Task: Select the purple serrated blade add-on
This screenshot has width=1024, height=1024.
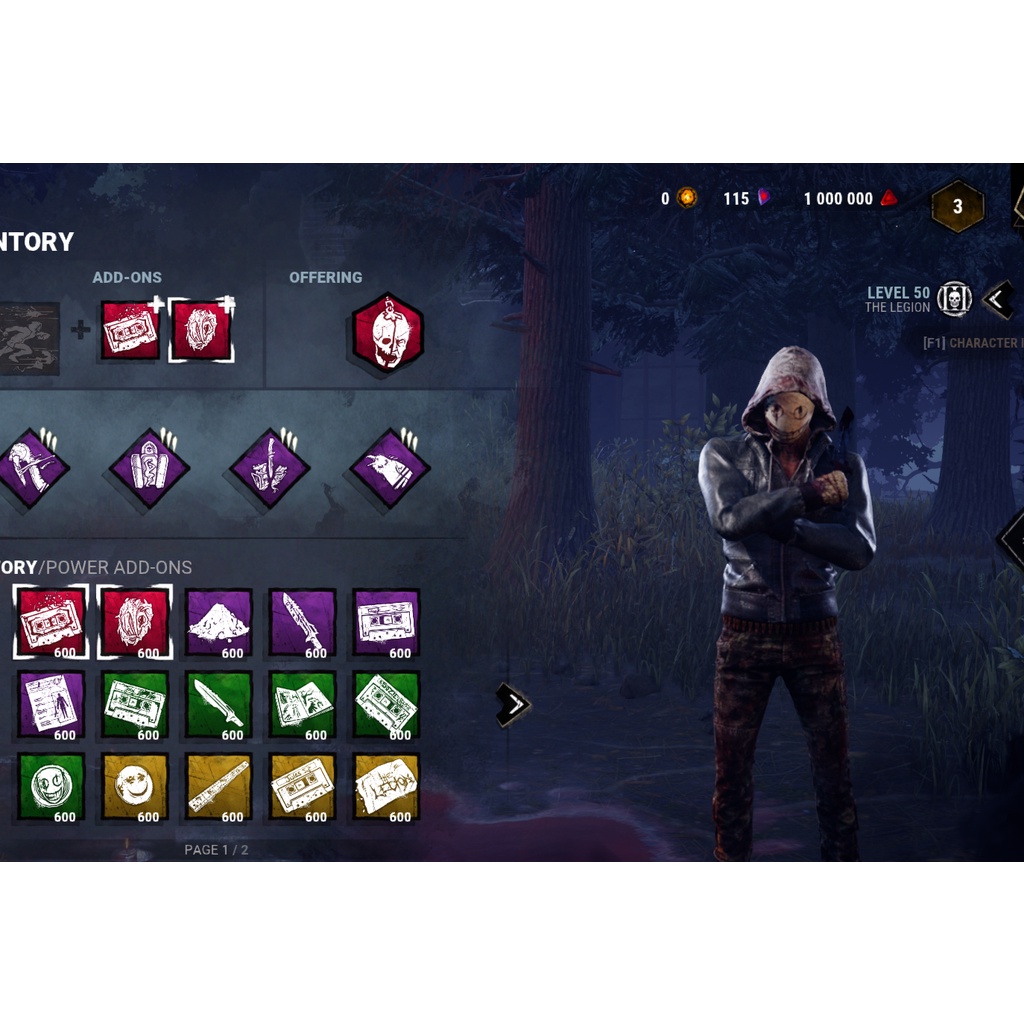Action: (x=302, y=622)
